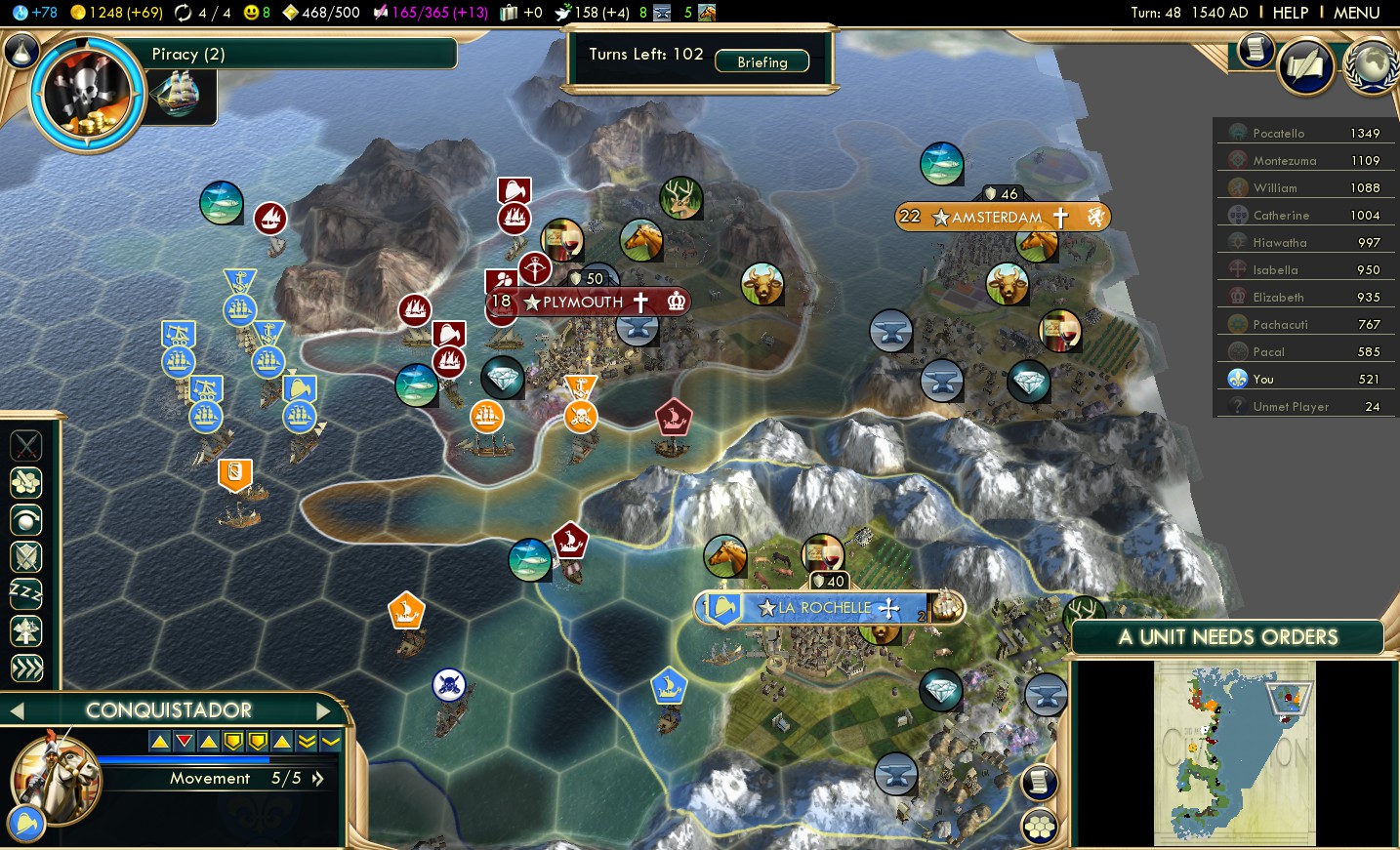Screen dimensions: 1400x850
Task: Open the HELP Civilopedia link
Action: pyautogui.click(x=1290, y=13)
